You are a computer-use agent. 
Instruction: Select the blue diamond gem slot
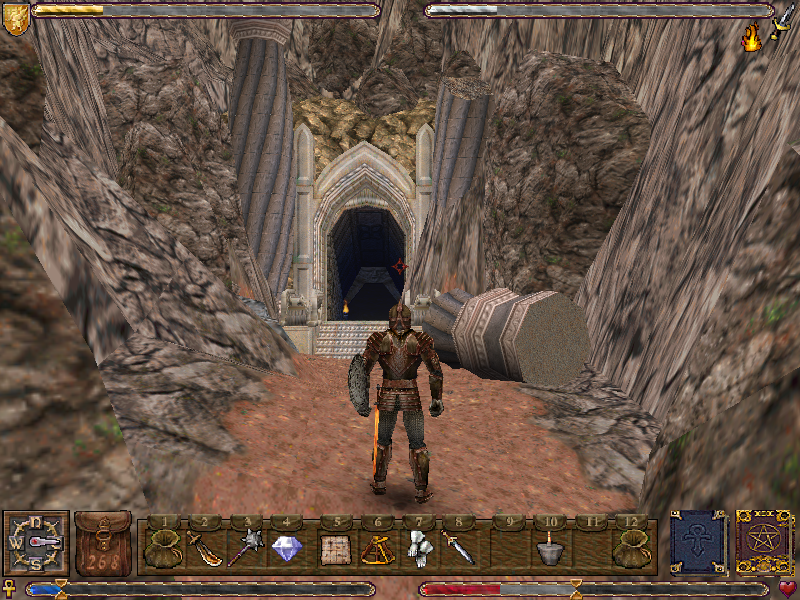coord(287,548)
